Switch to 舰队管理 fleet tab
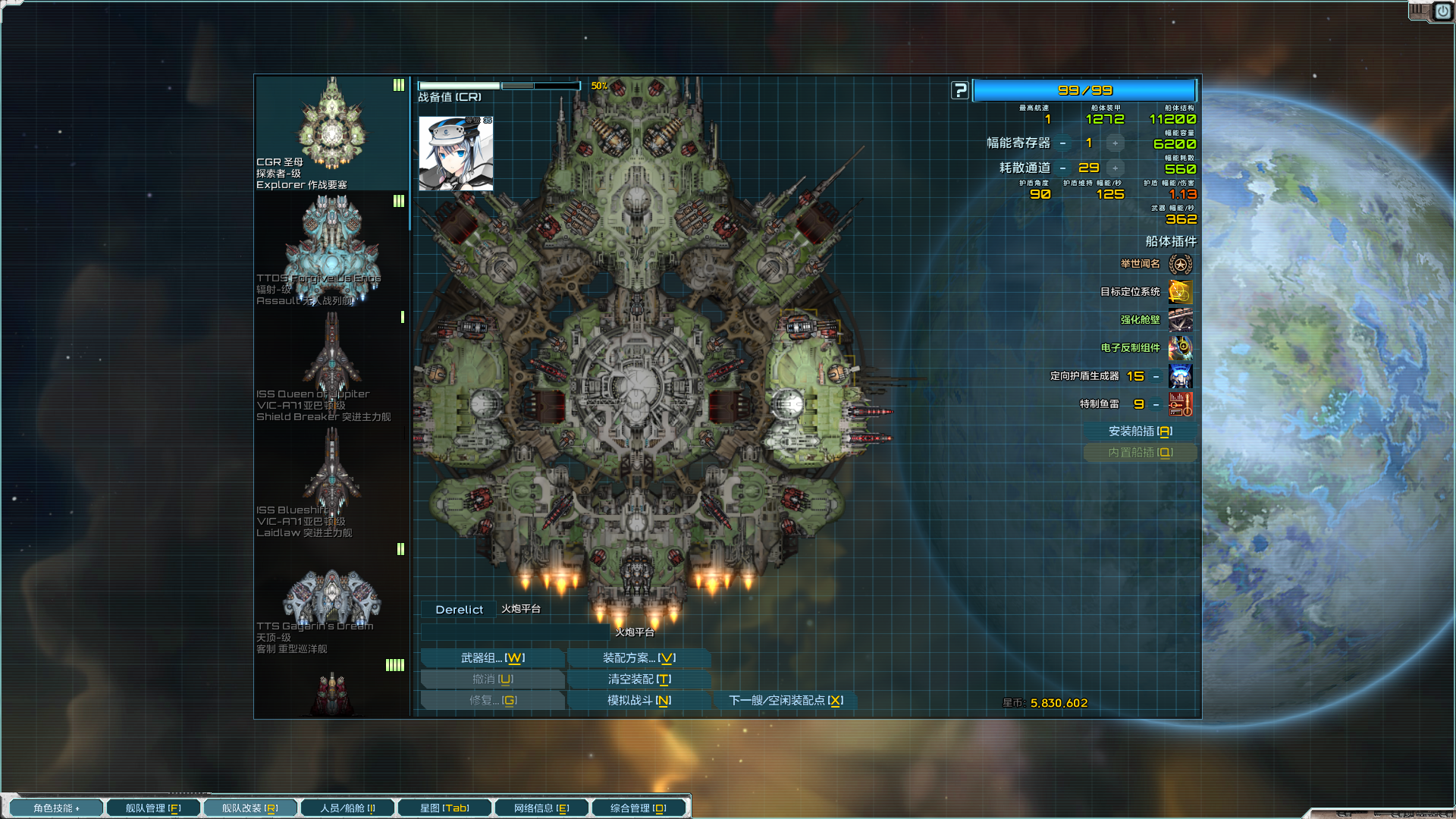The height and width of the screenshot is (819, 1456). [153, 808]
